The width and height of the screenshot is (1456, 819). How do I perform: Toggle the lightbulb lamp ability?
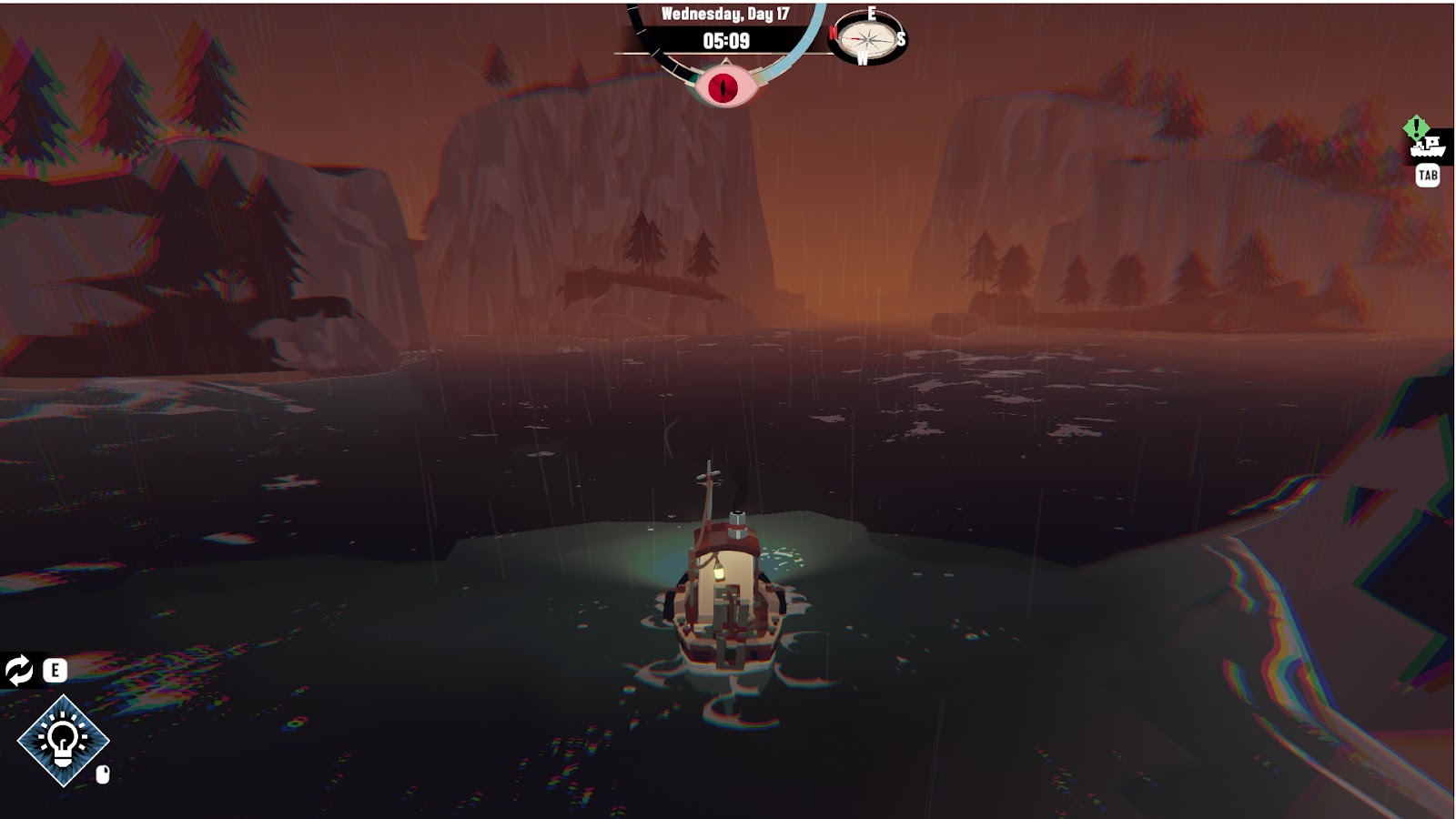63,741
